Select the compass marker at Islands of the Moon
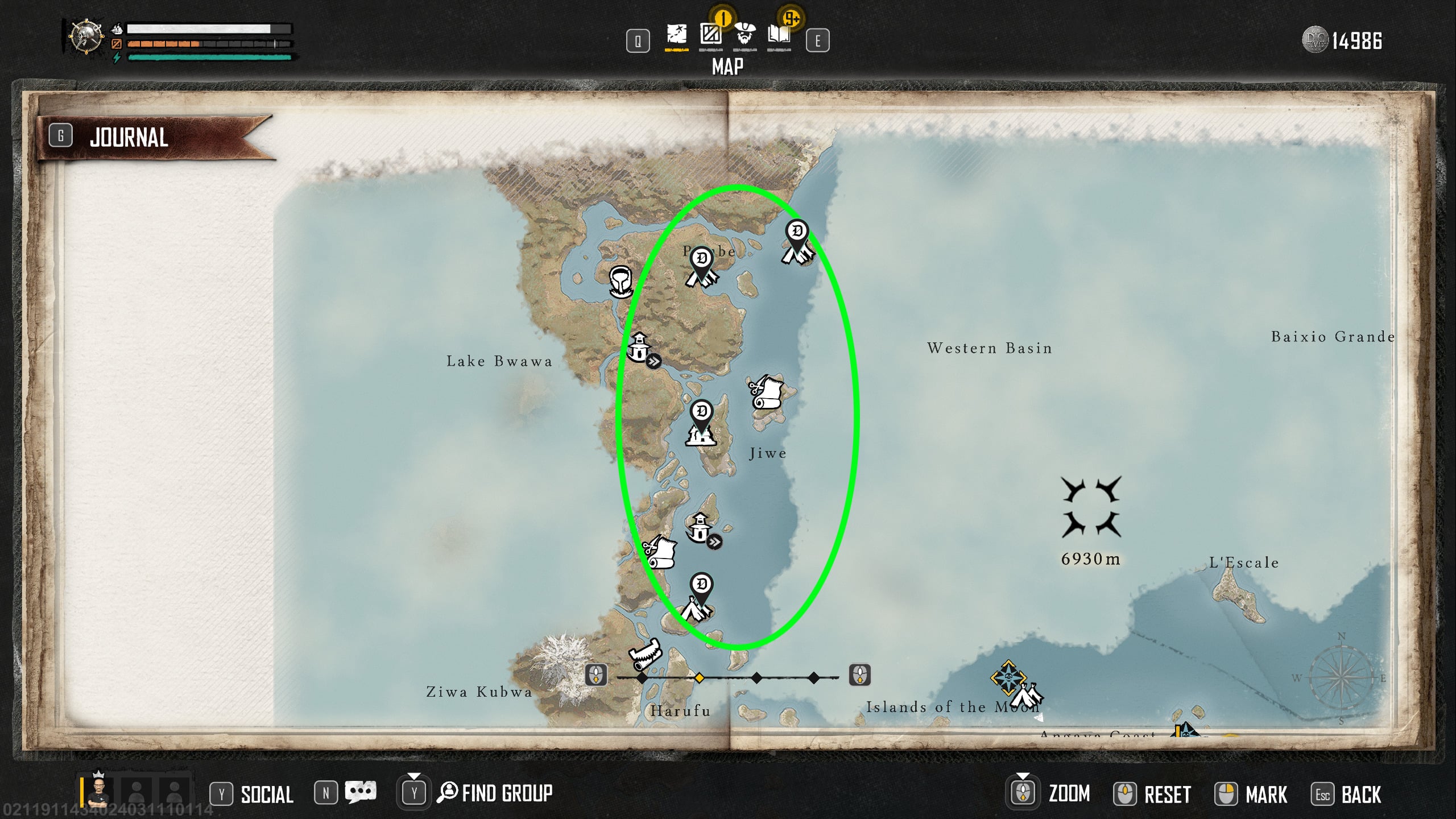This screenshot has height=819, width=1456. pyautogui.click(x=1008, y=677)
